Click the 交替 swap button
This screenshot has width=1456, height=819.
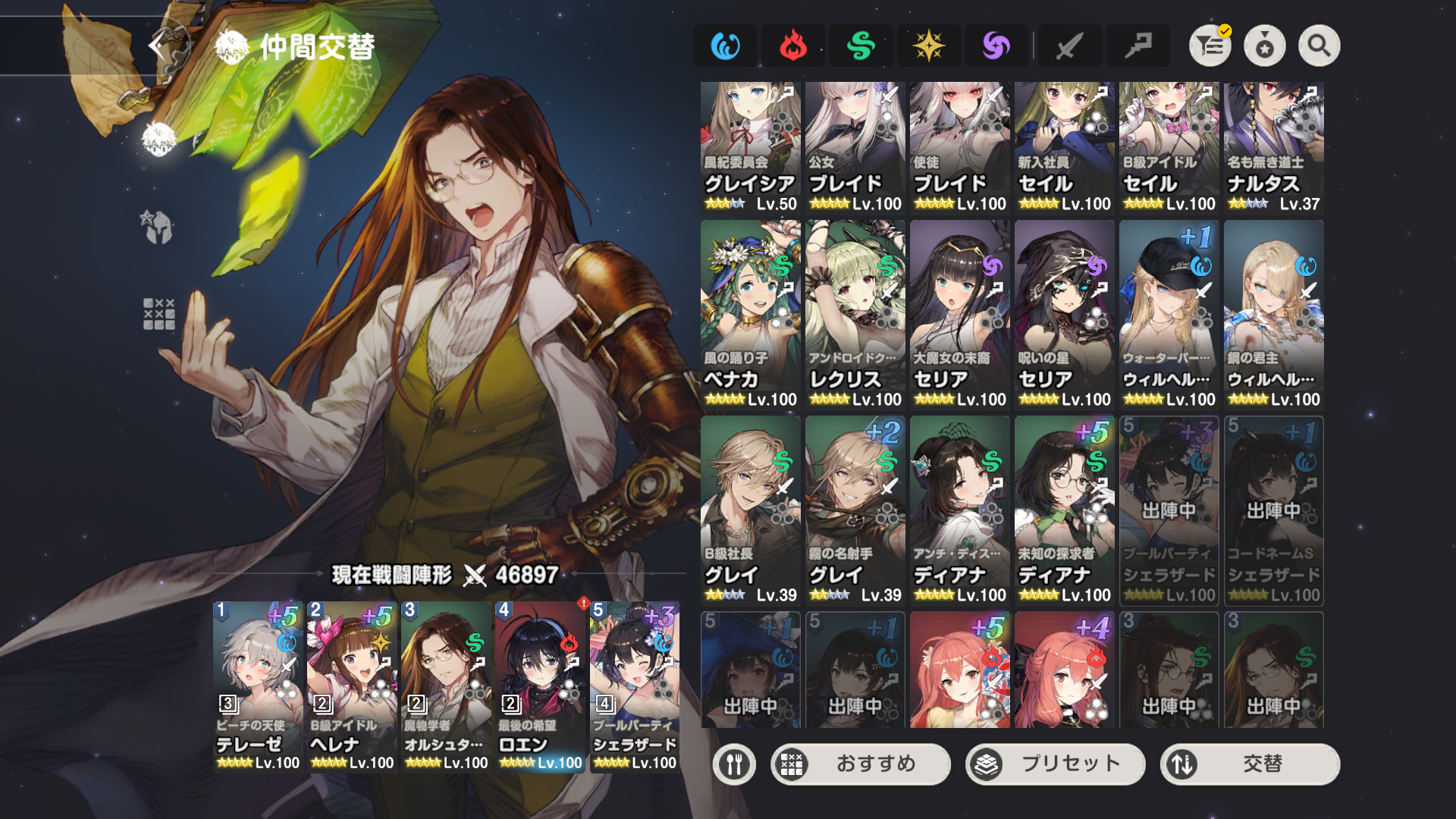pyautogui.click(x=1250, y=764)
